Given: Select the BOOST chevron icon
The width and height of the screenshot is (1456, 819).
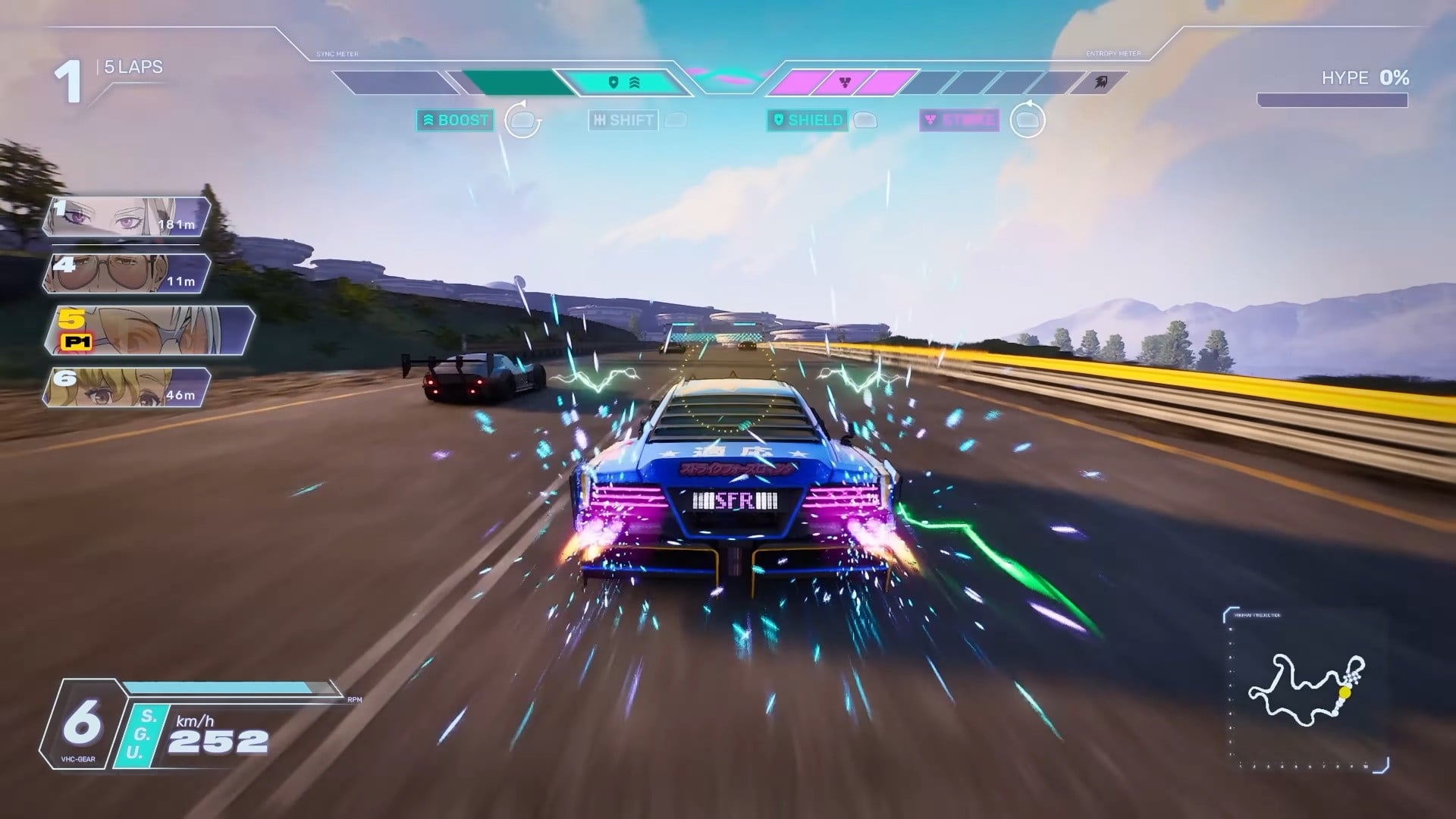Looking at the screenshot, I should click(x=428, y=119).
